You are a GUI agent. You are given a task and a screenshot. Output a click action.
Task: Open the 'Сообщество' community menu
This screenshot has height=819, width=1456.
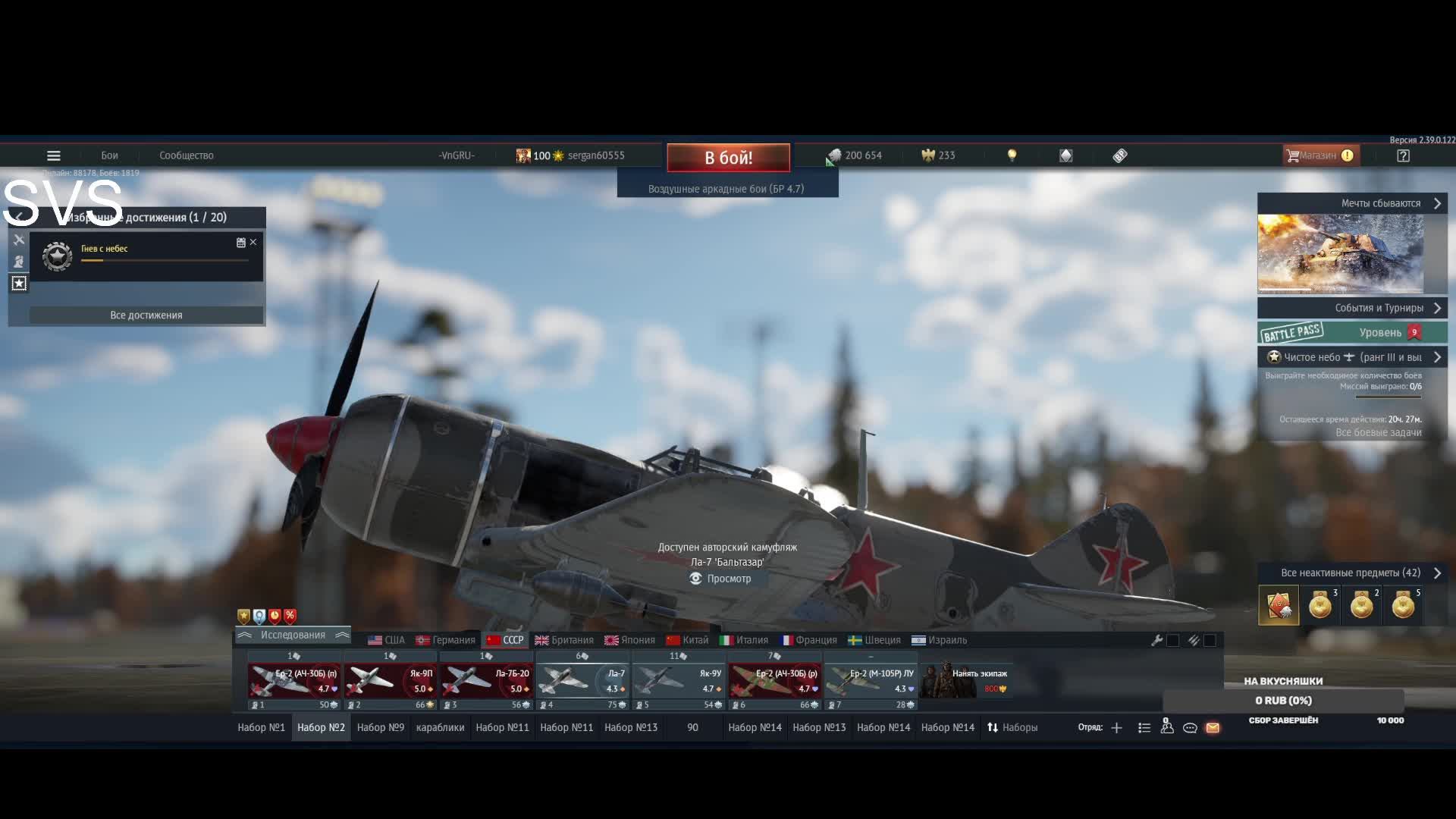pyautogui.click(x=186, y=155)
